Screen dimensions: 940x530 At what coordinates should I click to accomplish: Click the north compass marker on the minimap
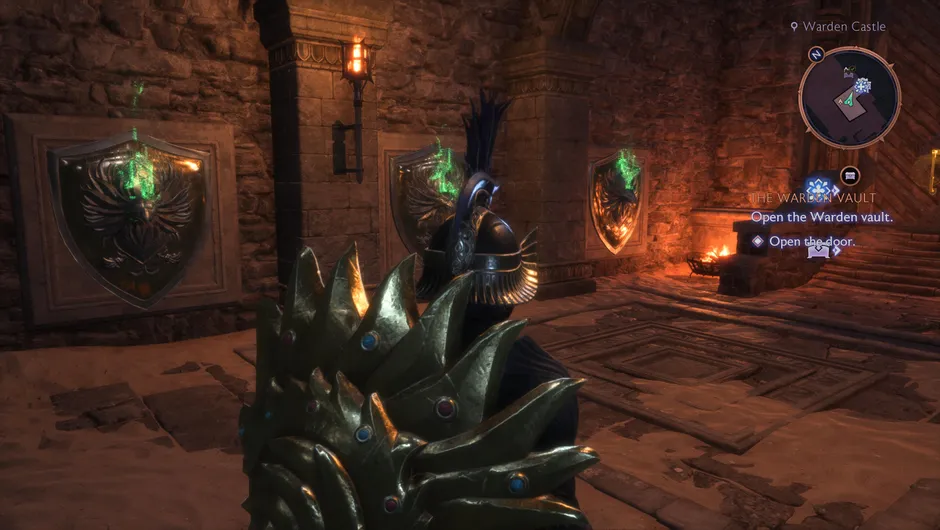816,54
